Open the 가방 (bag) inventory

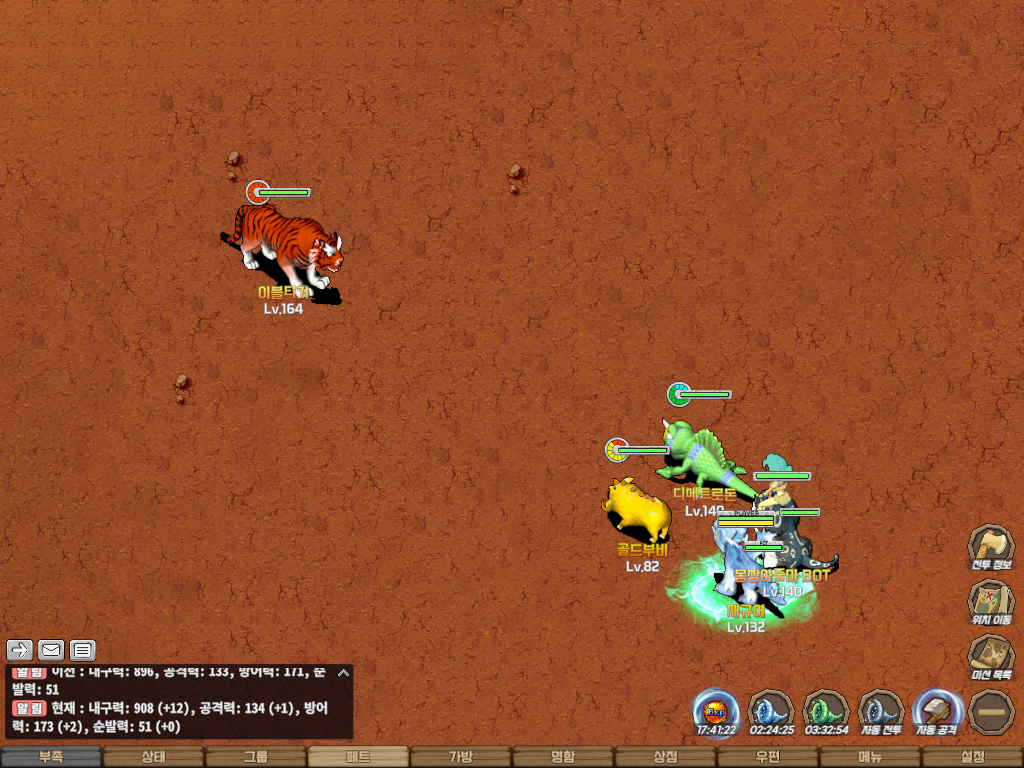[460, 757]
